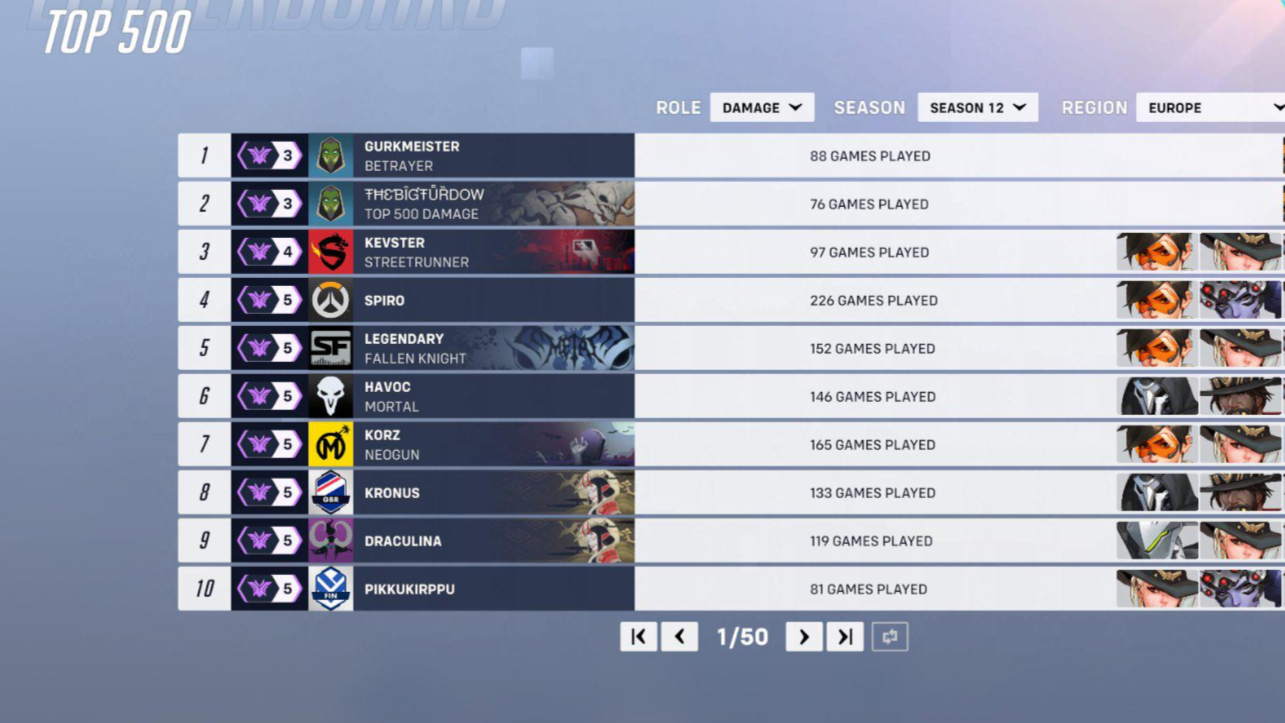Go to the next leaderboard page
Image resolution: width=1285 pixels, height=723 pixels.
coord(804,636)
